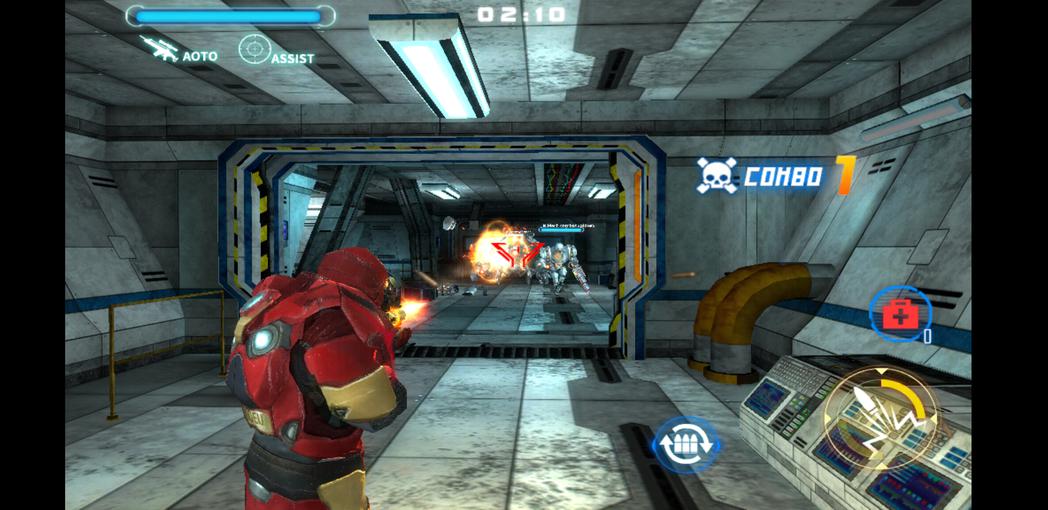The image size is (1048, 510).
Task: Use the red medkit button
Action: pos(898,315)
